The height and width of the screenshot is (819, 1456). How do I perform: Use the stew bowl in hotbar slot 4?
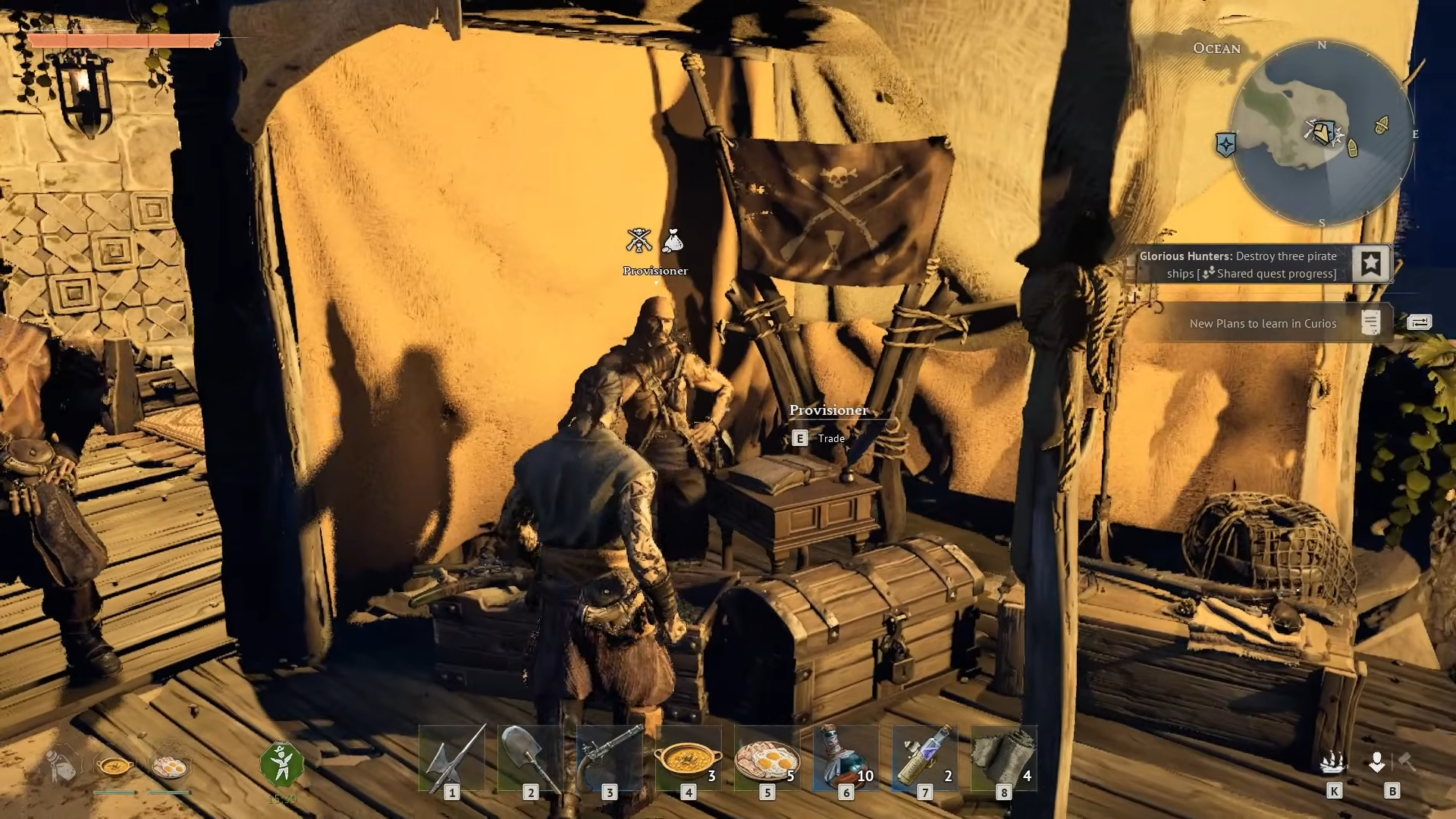[x=688, y=758]
